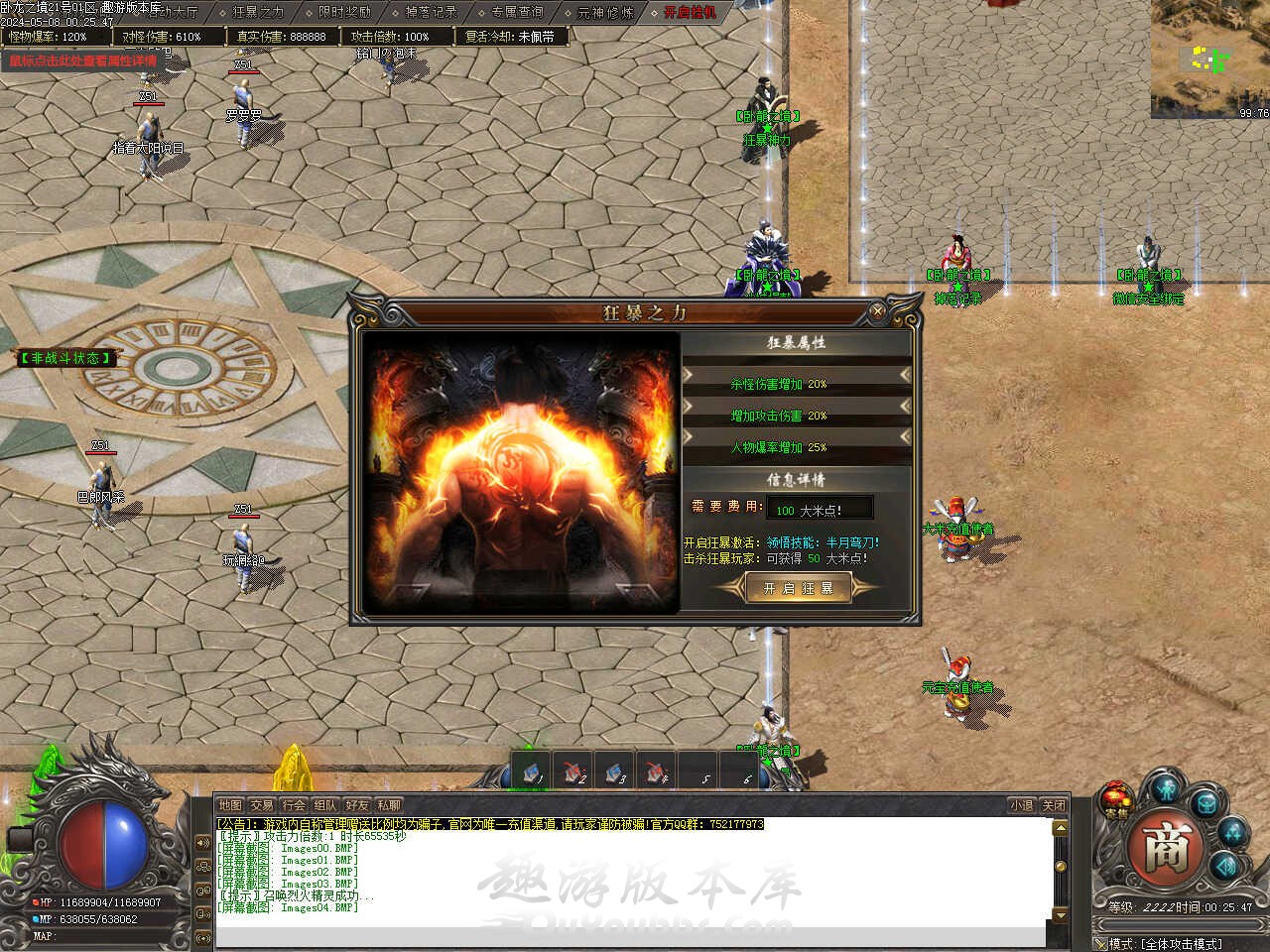The image size is (1270, 952).
Task: Toggle the red 开启挂机 auto-play tab
Action: [690, 13]
